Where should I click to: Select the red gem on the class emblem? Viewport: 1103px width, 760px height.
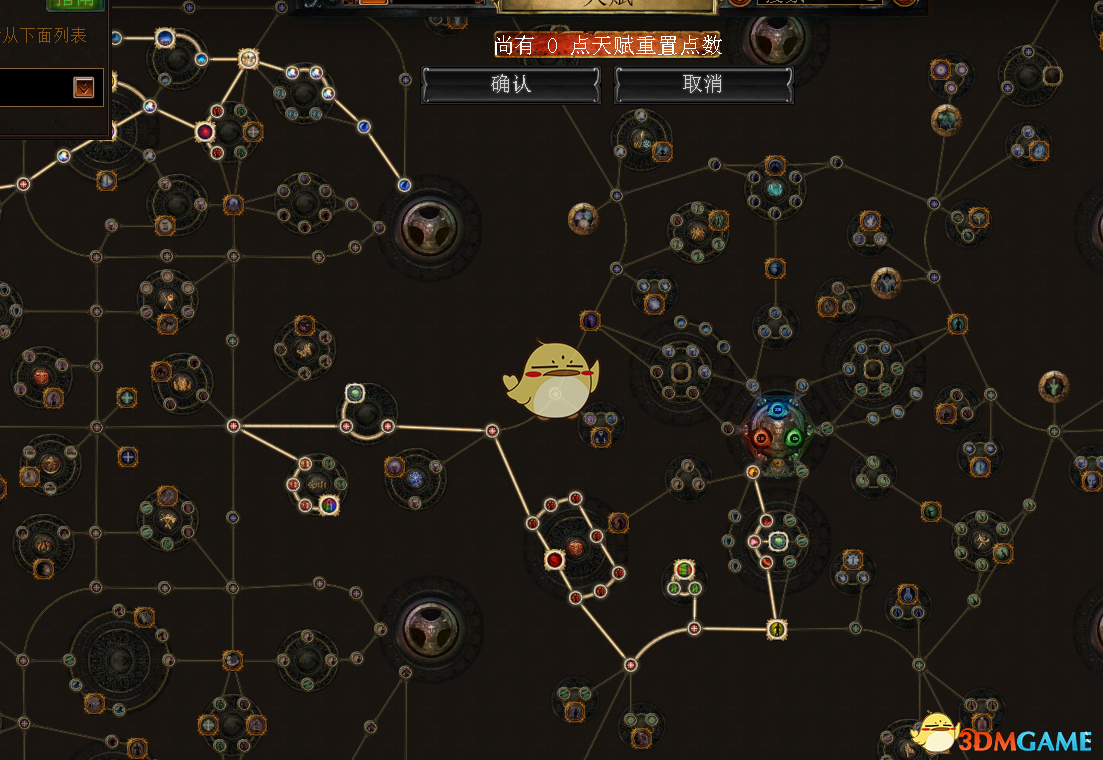(761, 437)
